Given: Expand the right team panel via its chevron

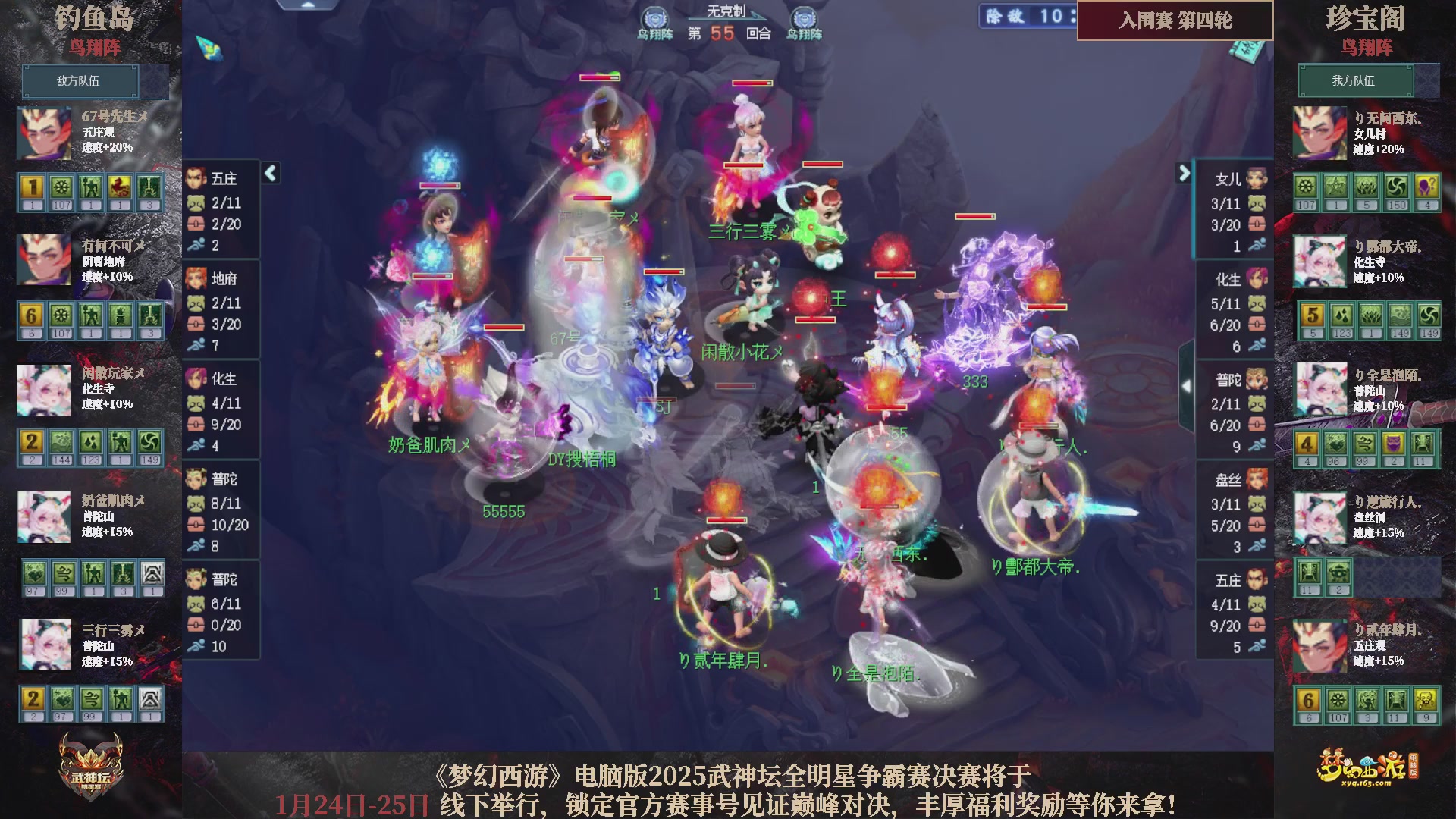Looking at the screenshot, I should tap(1185, 173).
